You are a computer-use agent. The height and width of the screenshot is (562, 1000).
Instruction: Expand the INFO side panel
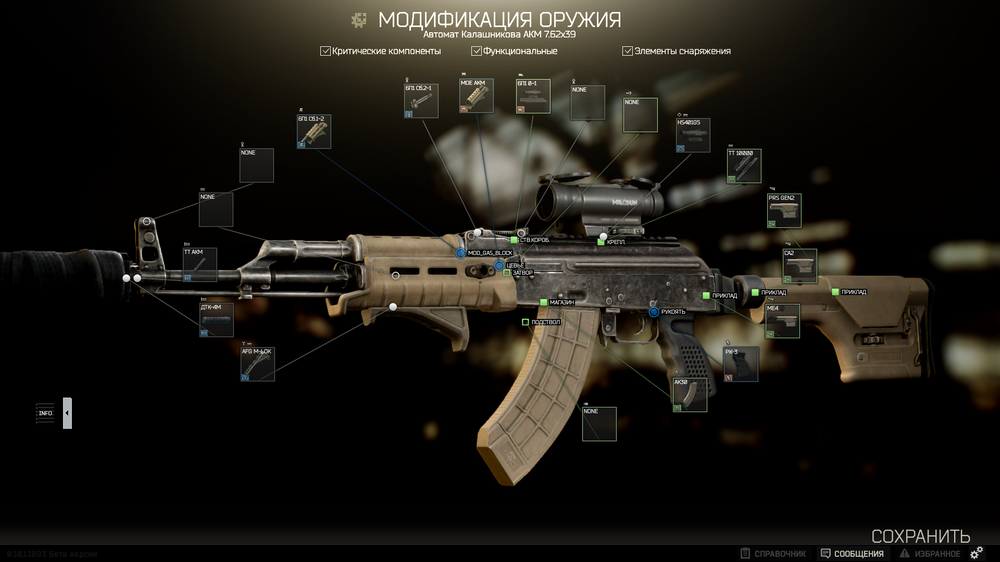[x=67, y=413]
